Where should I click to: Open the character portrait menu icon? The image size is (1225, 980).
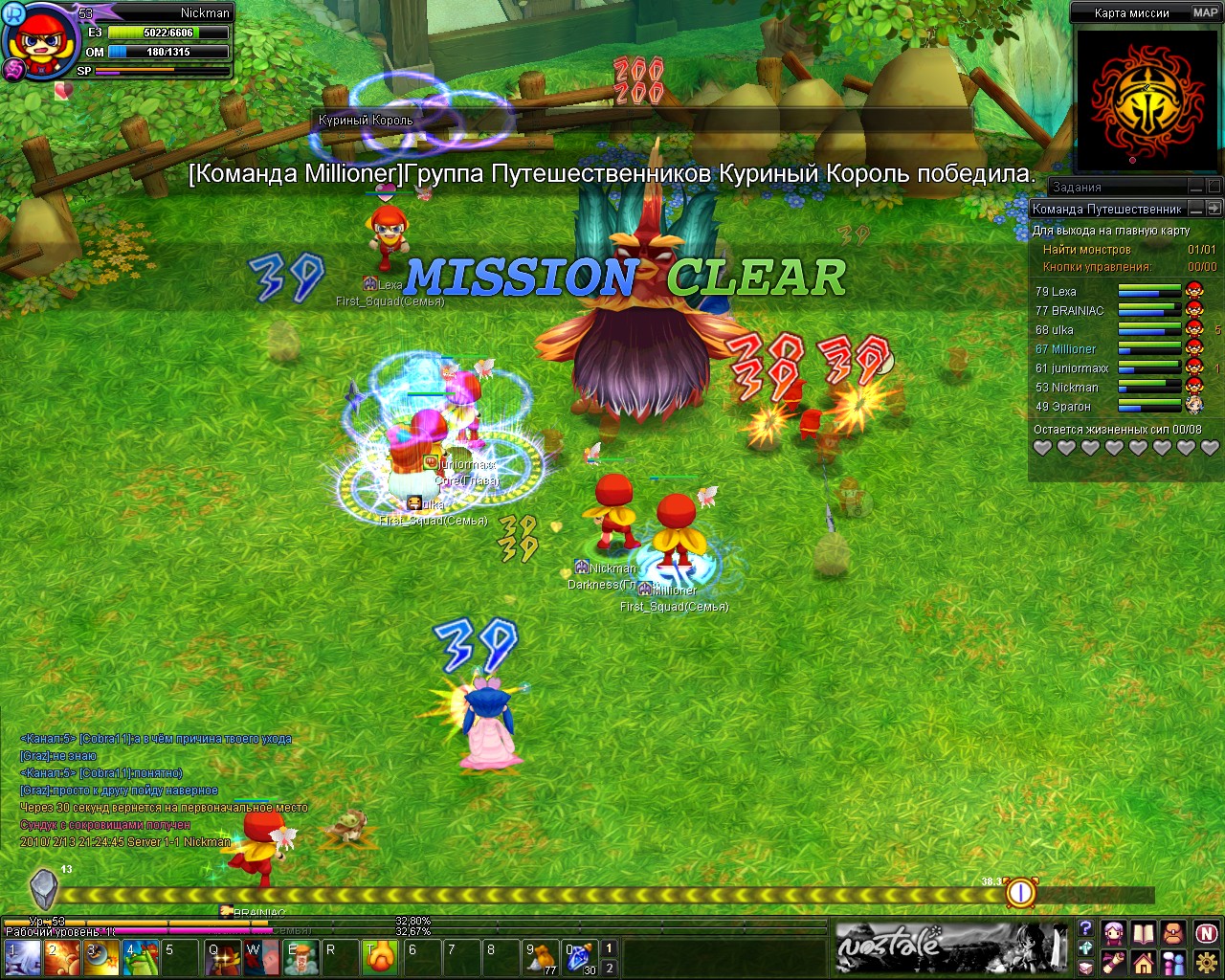[1113, 933]
